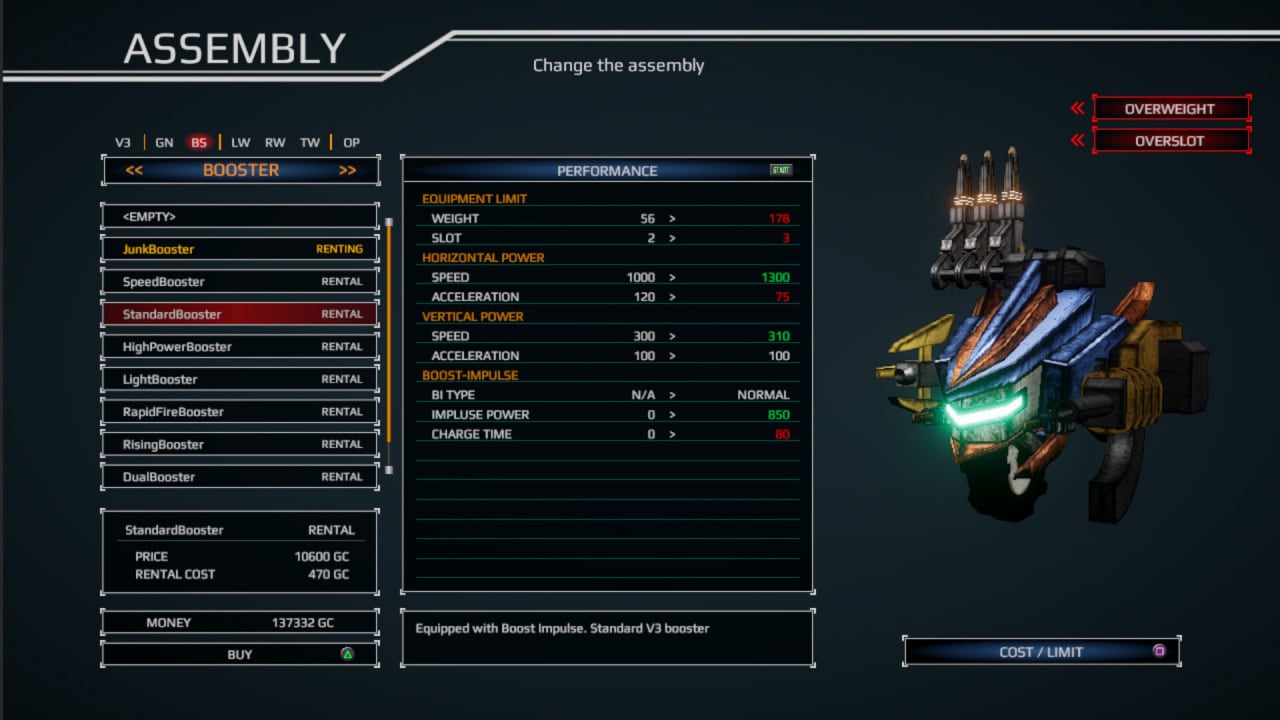This screenshot has height=720, width=1280.
Task: Choose the DualBooster entry
Action: pos(240,477)
